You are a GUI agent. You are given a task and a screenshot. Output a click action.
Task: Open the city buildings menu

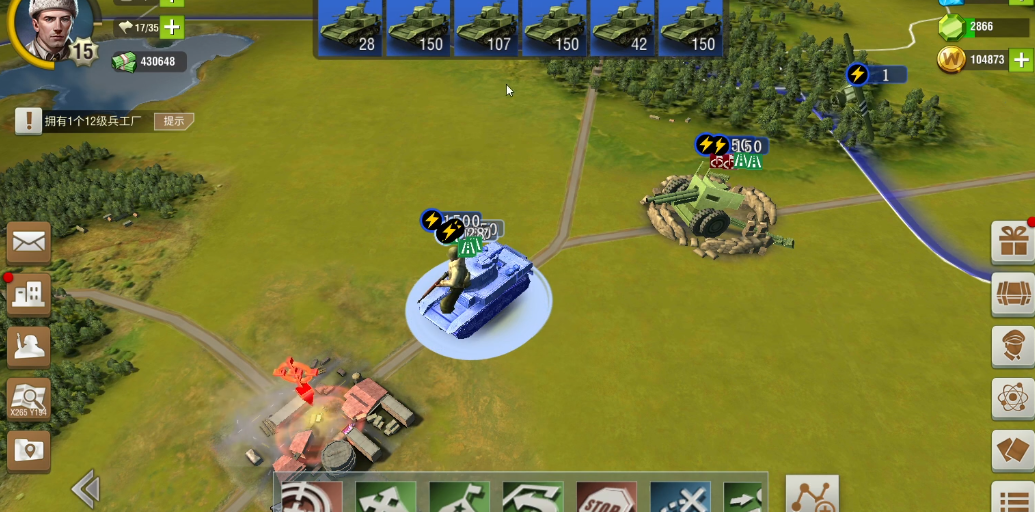point(29,294)
